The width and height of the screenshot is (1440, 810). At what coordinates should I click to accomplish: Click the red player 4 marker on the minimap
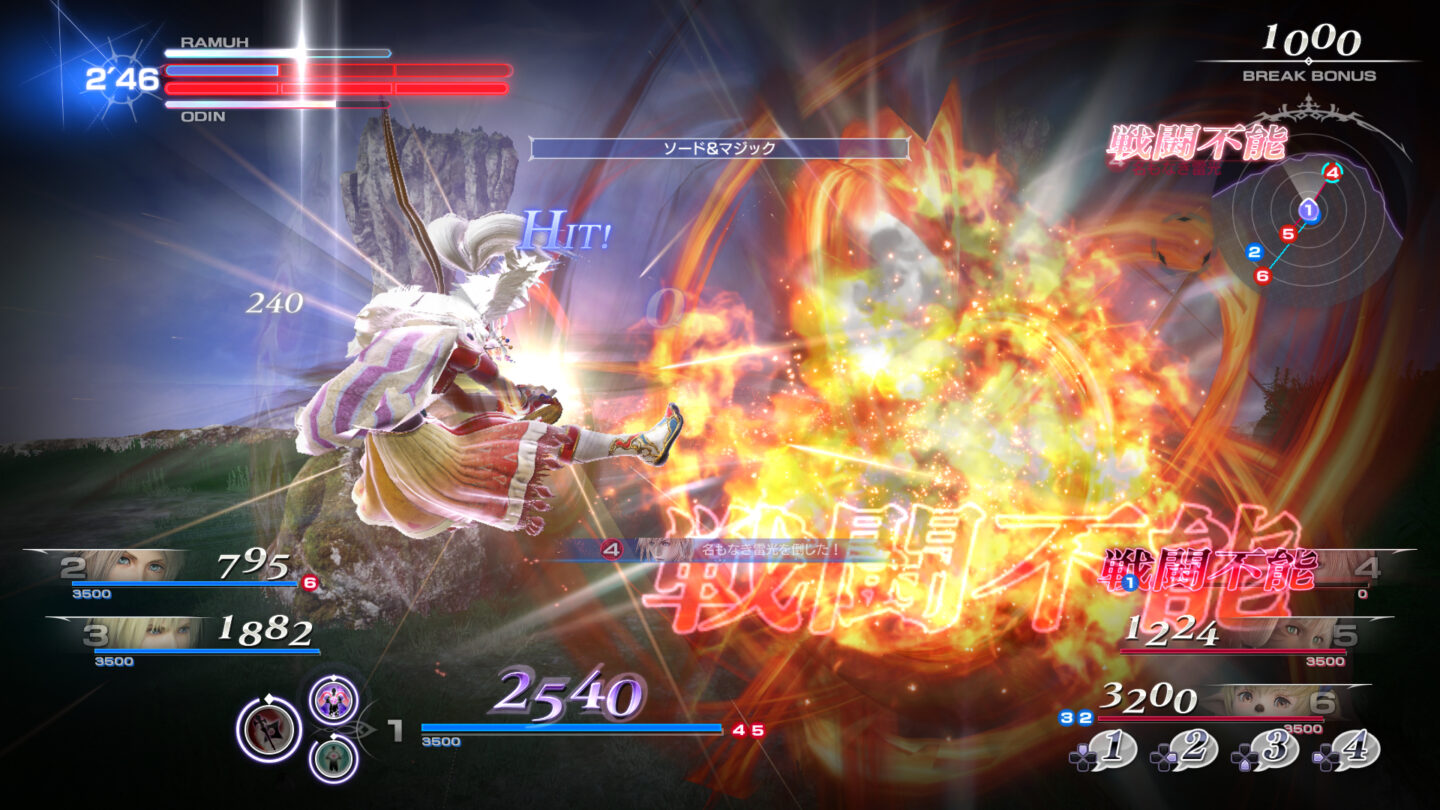coord(1333,173)
